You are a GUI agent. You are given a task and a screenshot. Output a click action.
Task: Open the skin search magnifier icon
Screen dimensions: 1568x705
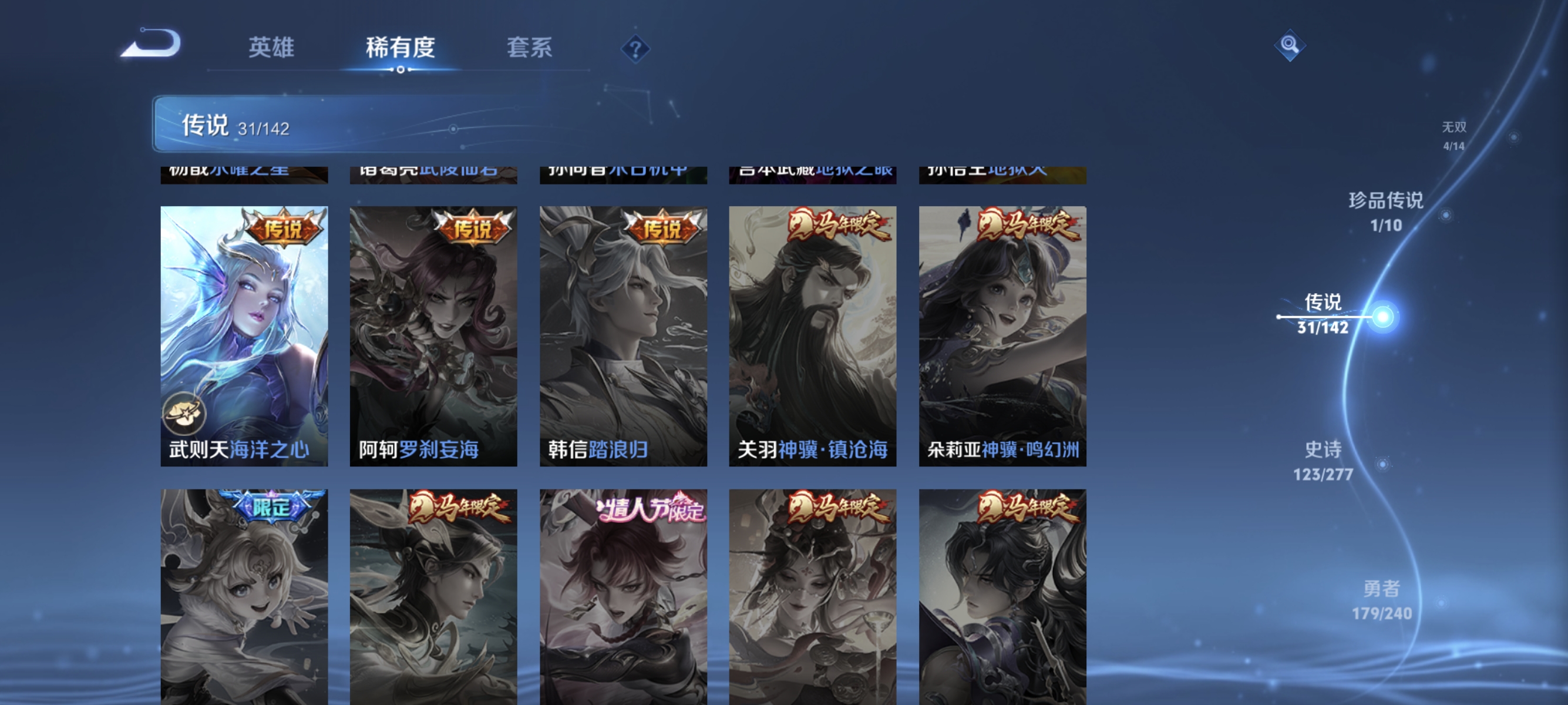coord(1291,44)
